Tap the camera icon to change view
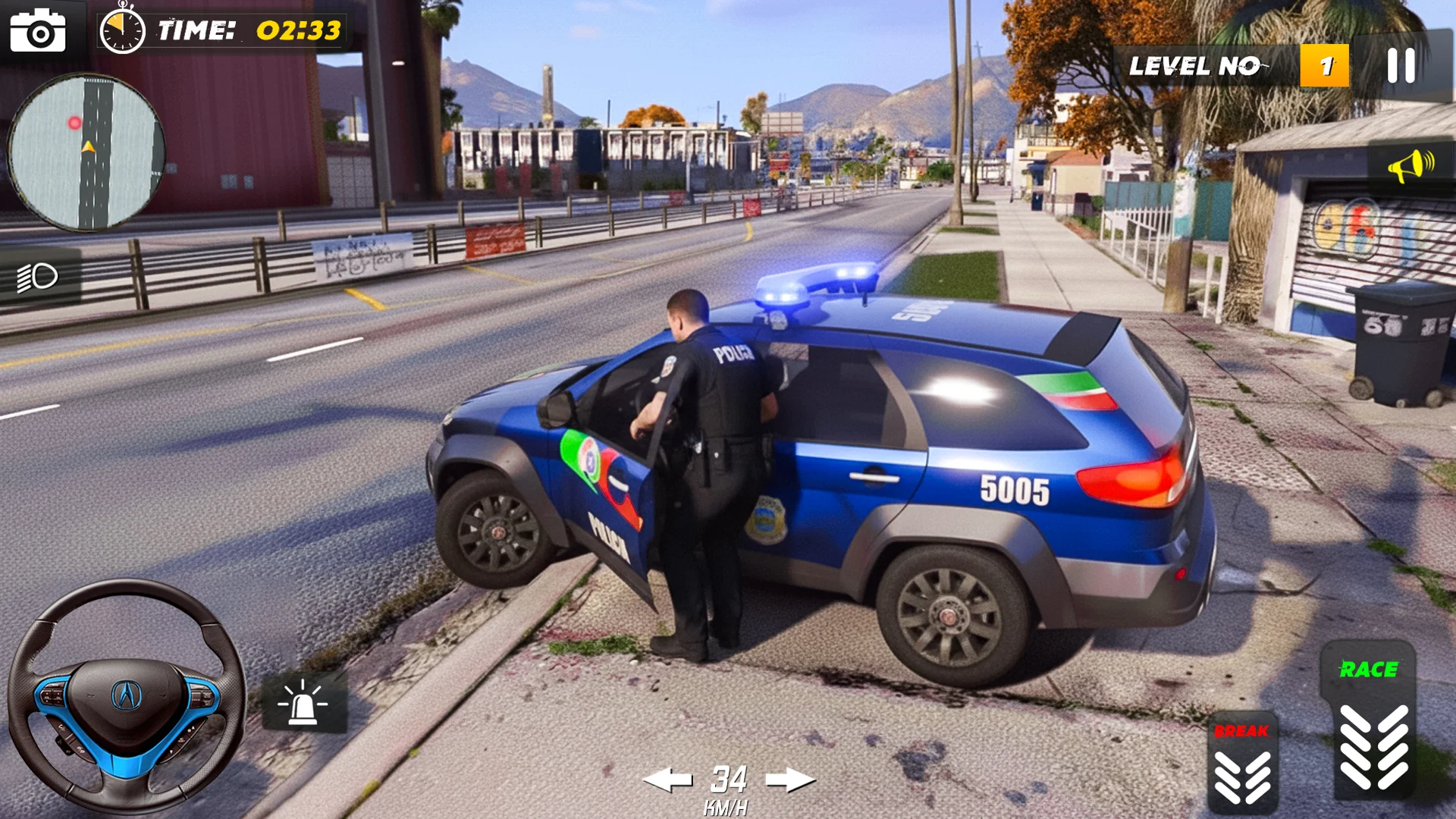1456x819 pixels. (x=38, y=32)
